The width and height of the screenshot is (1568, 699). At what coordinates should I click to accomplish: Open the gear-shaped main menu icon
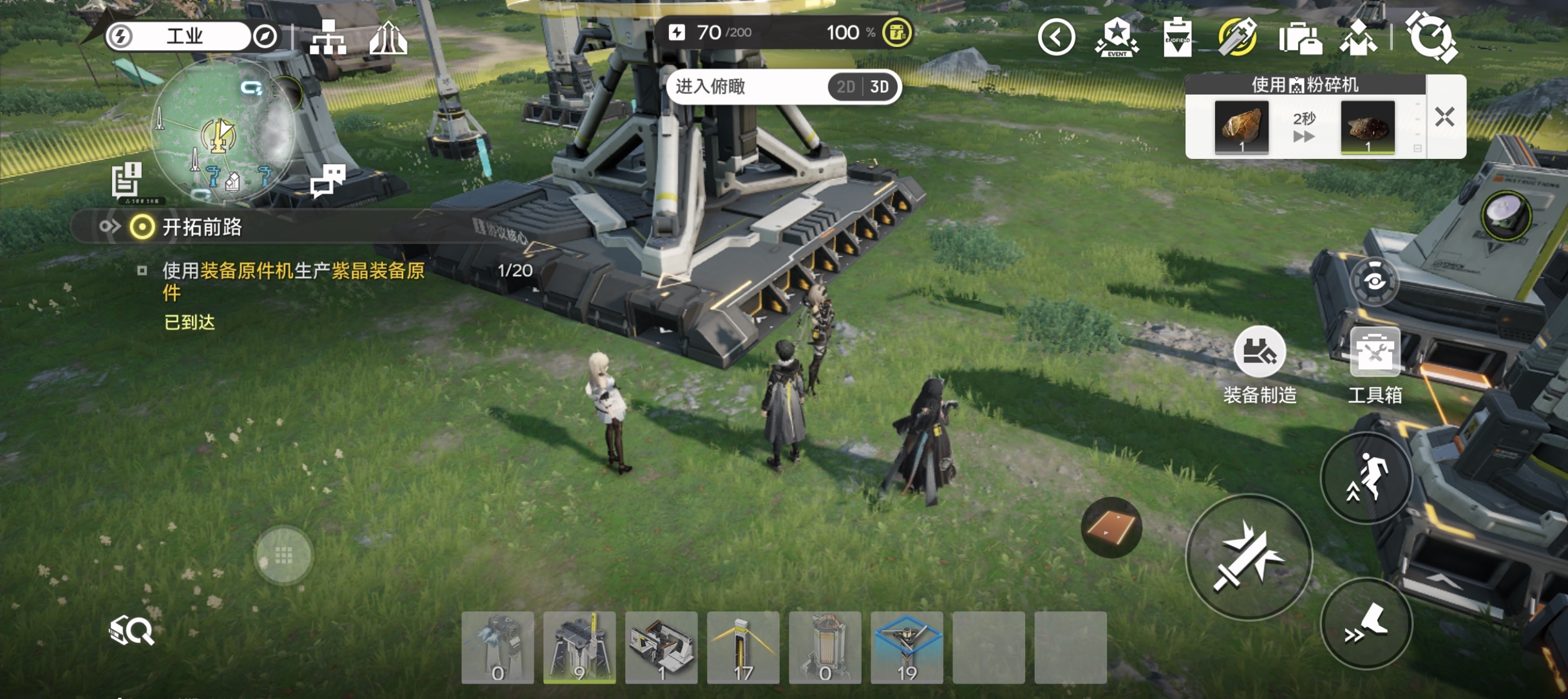tap(1431, 37)
